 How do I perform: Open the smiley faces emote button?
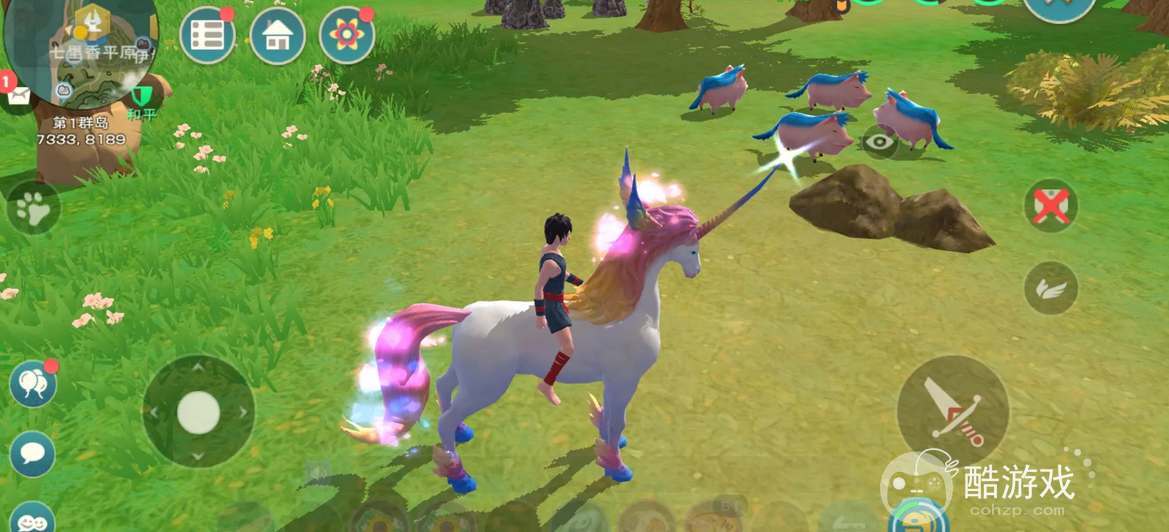pyautogui.click(x=32, y=518)
